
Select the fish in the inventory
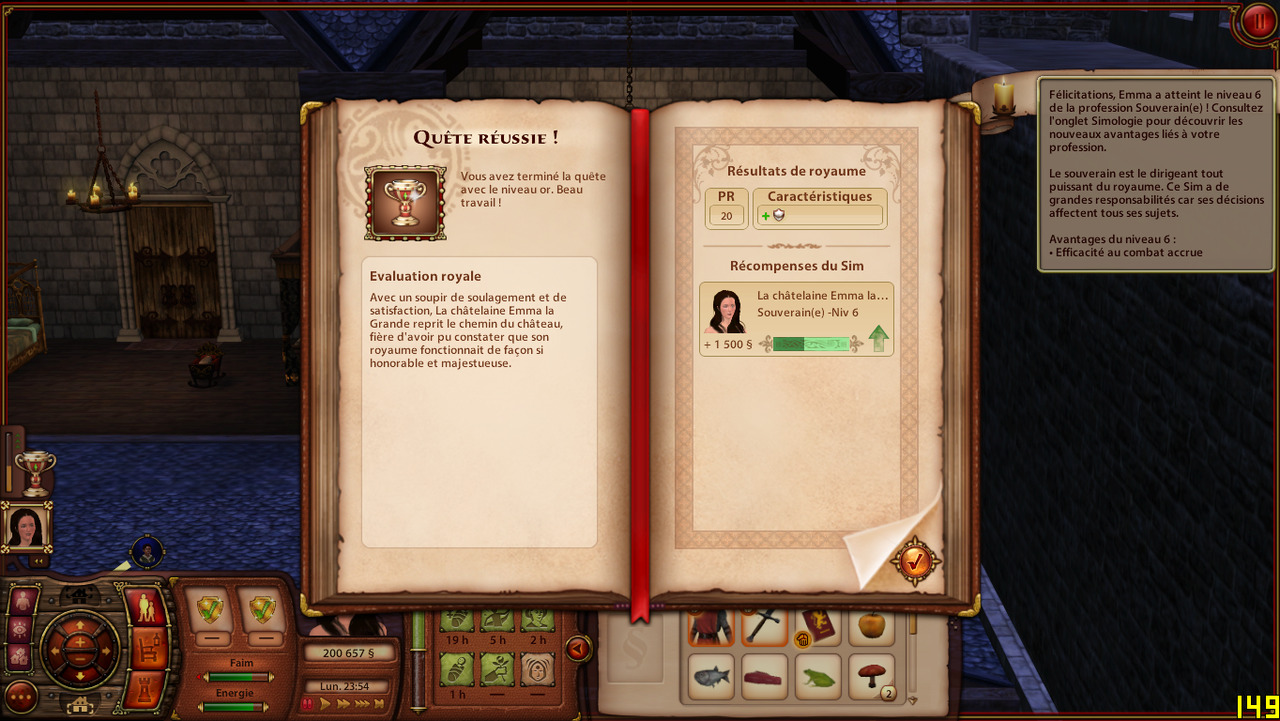point(712,676)
